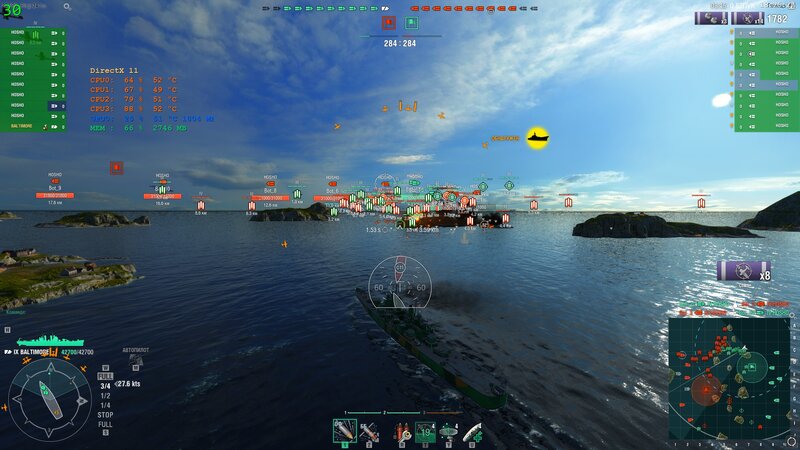Use the repair party consumable icon
This screenshot has height=450, width=800.
click(473, 432)
